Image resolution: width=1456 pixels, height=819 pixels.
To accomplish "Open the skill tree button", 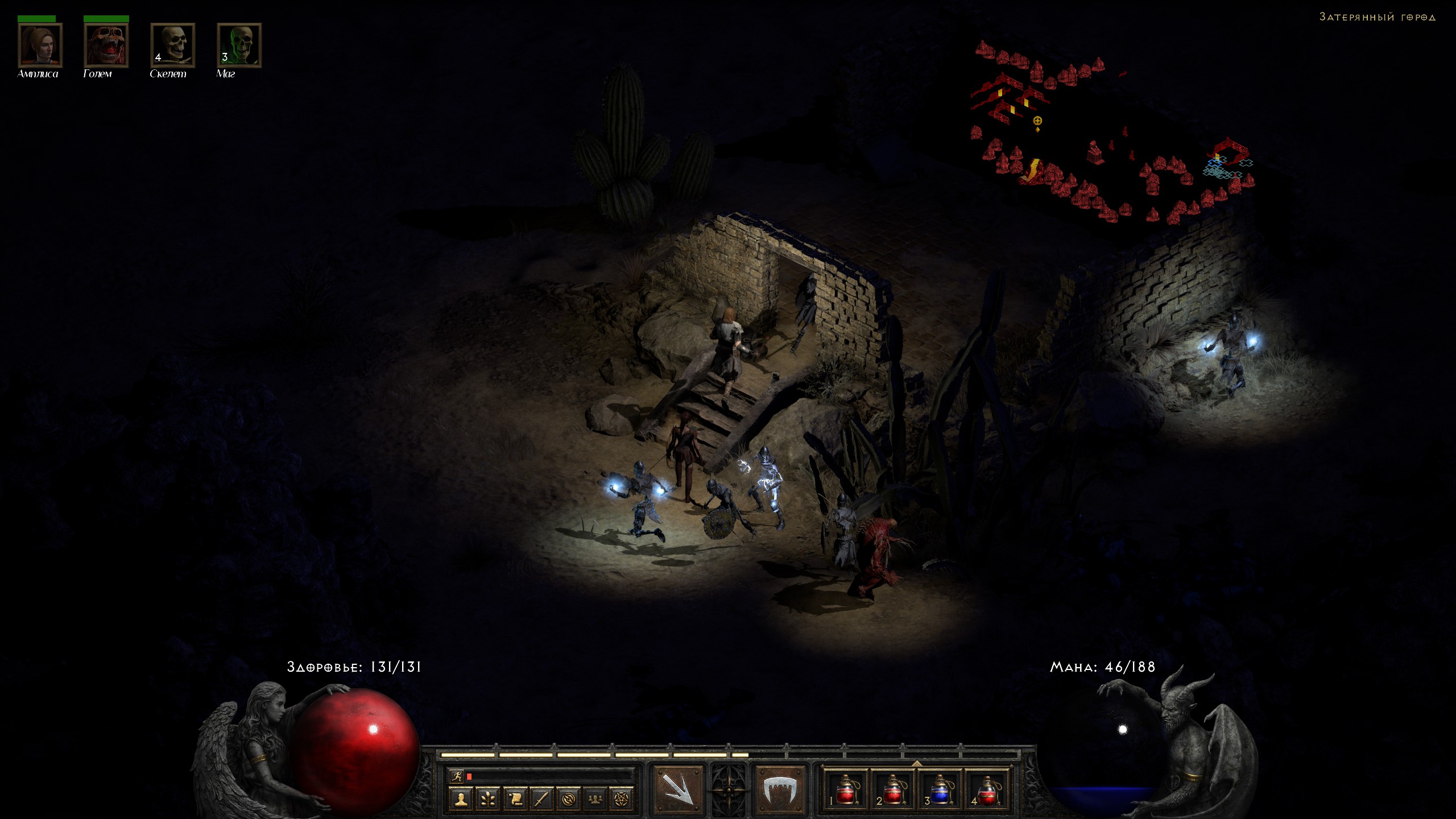I will 488,799.
